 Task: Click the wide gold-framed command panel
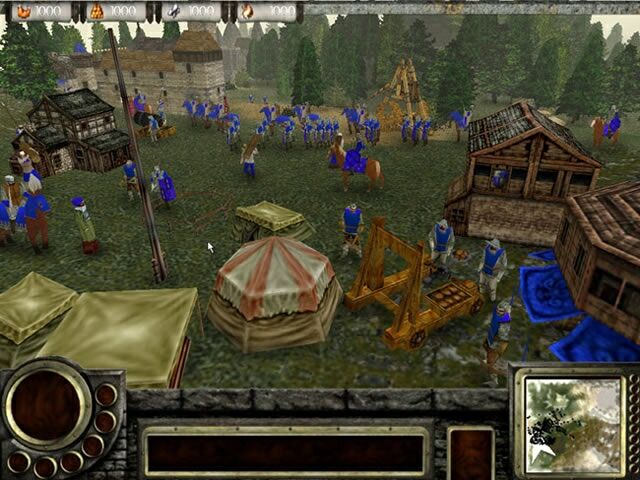pyautogui.click(x=285, y=451)
